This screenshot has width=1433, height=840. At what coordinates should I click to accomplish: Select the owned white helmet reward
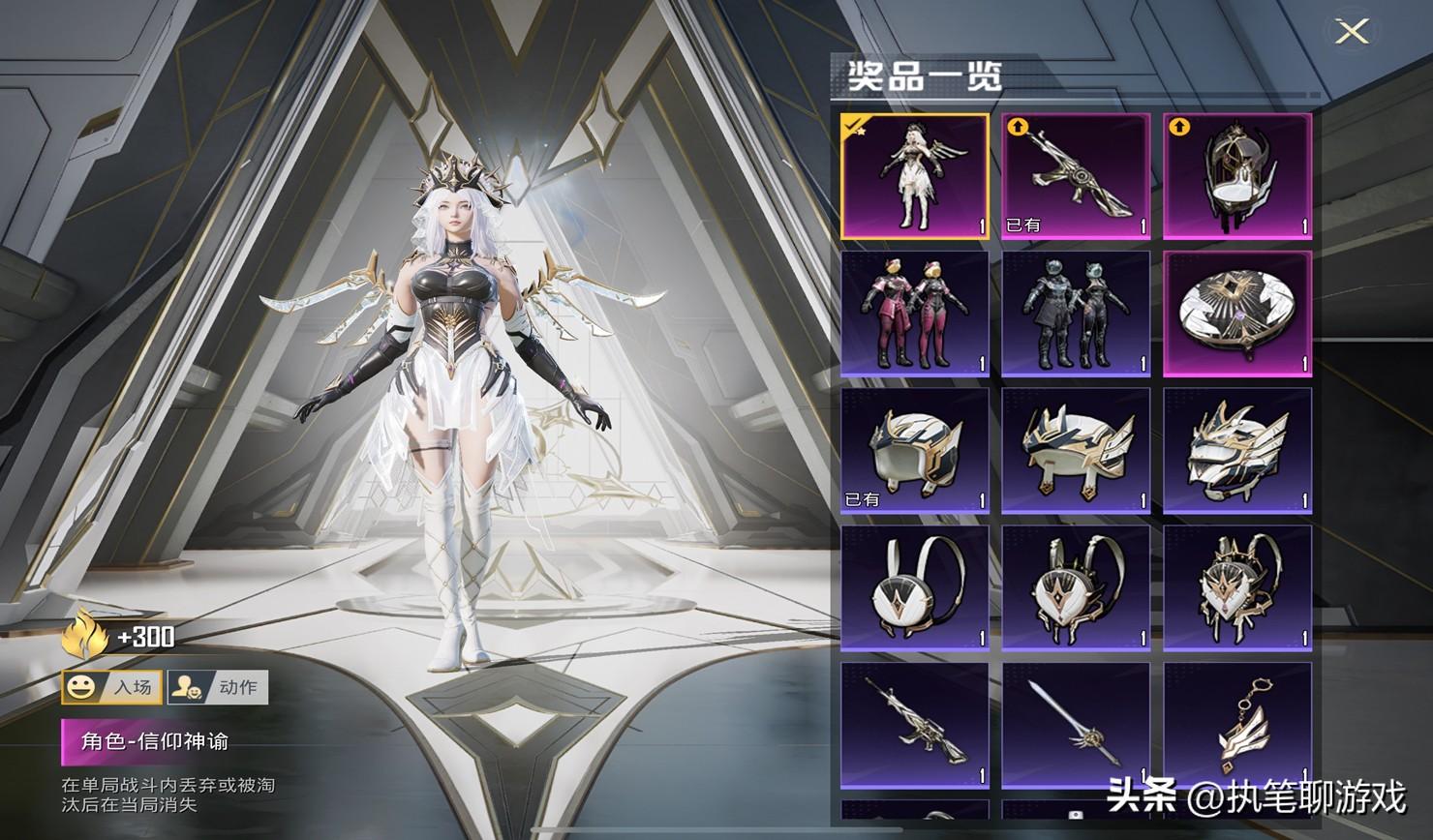(x=914, y=451)
